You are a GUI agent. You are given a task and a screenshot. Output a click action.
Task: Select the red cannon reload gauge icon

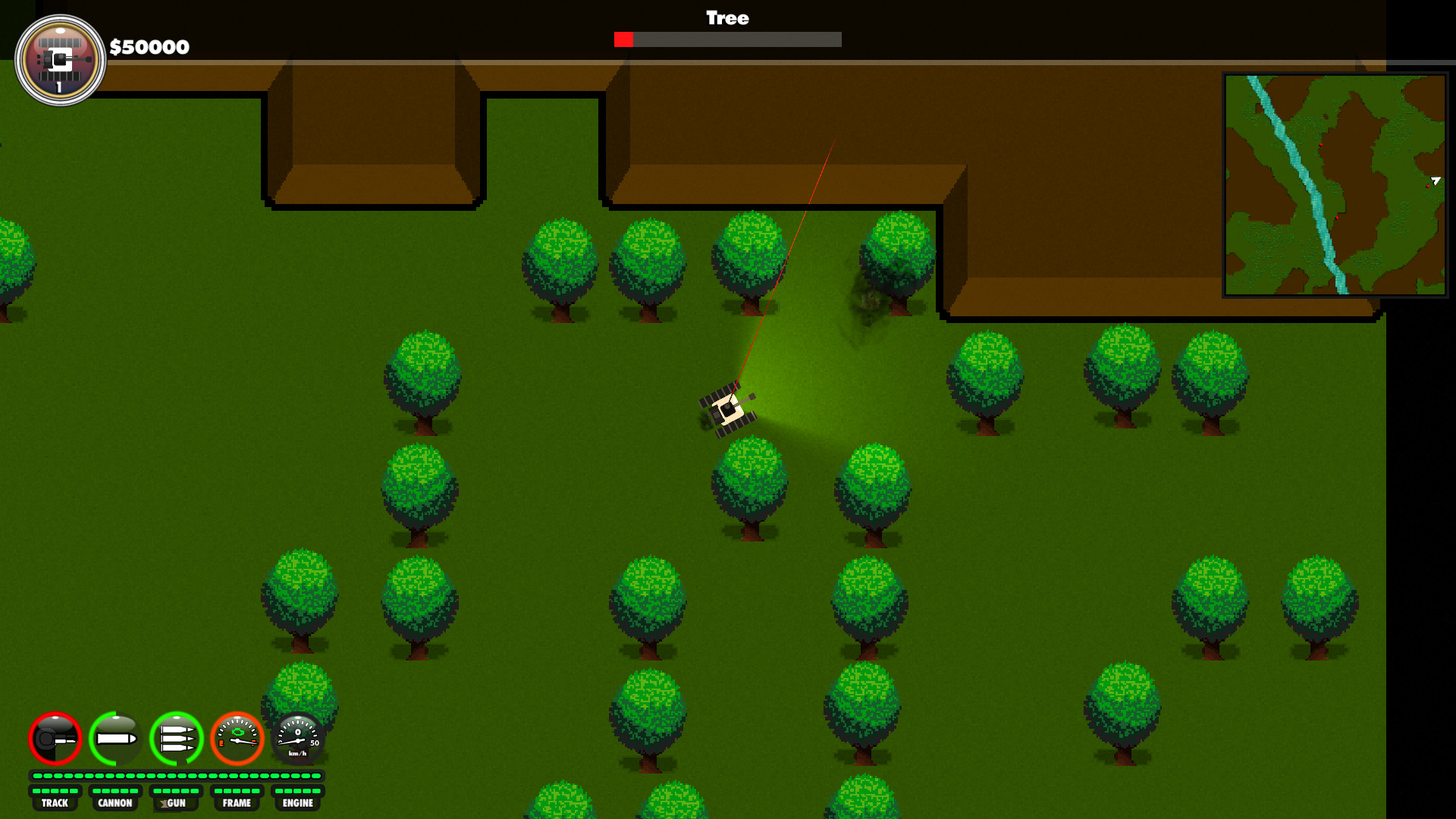(x=55, y=739)
